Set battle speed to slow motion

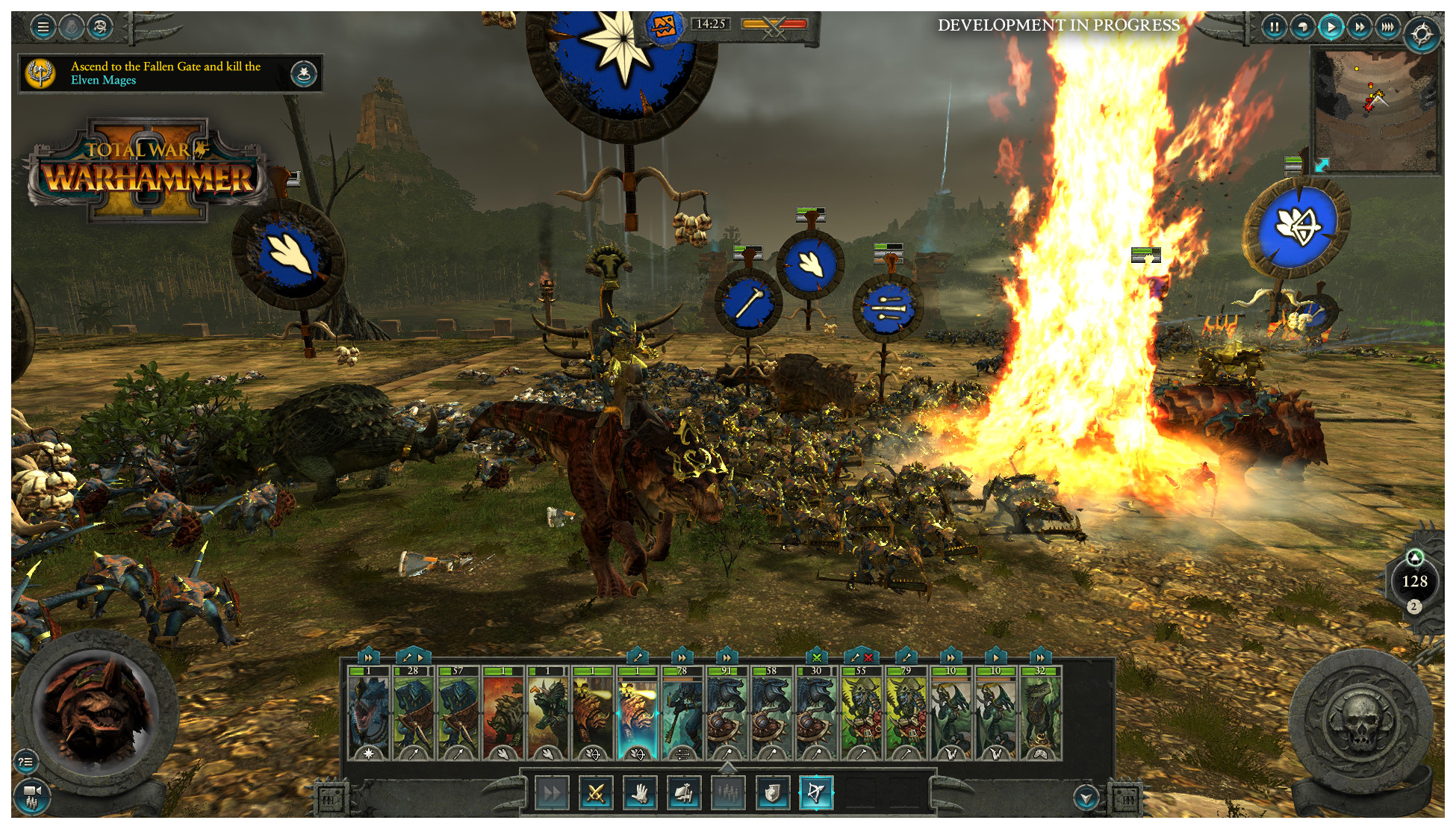point(1303,28)
